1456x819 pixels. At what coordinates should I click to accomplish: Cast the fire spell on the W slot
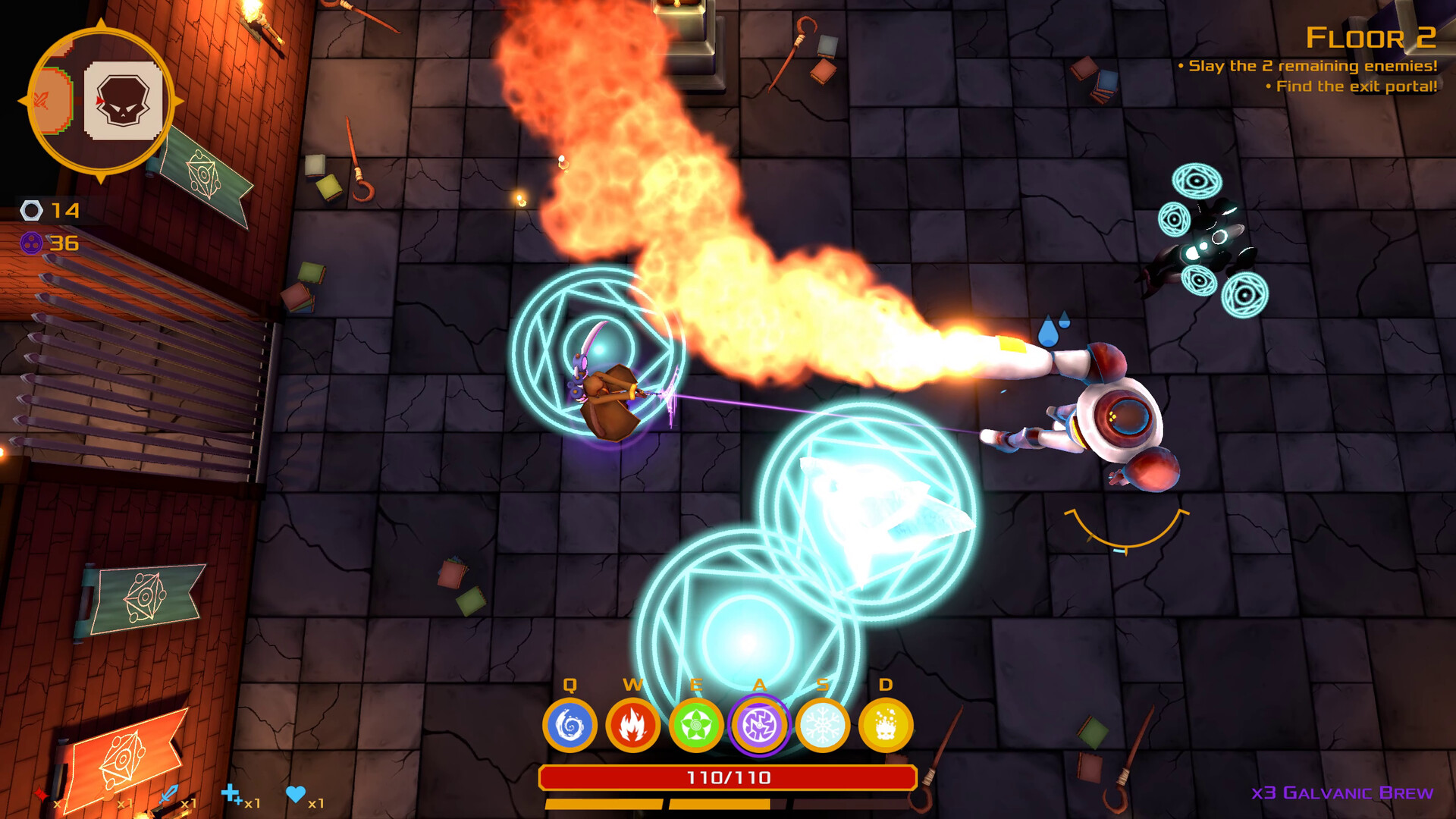tap(632, 726)
